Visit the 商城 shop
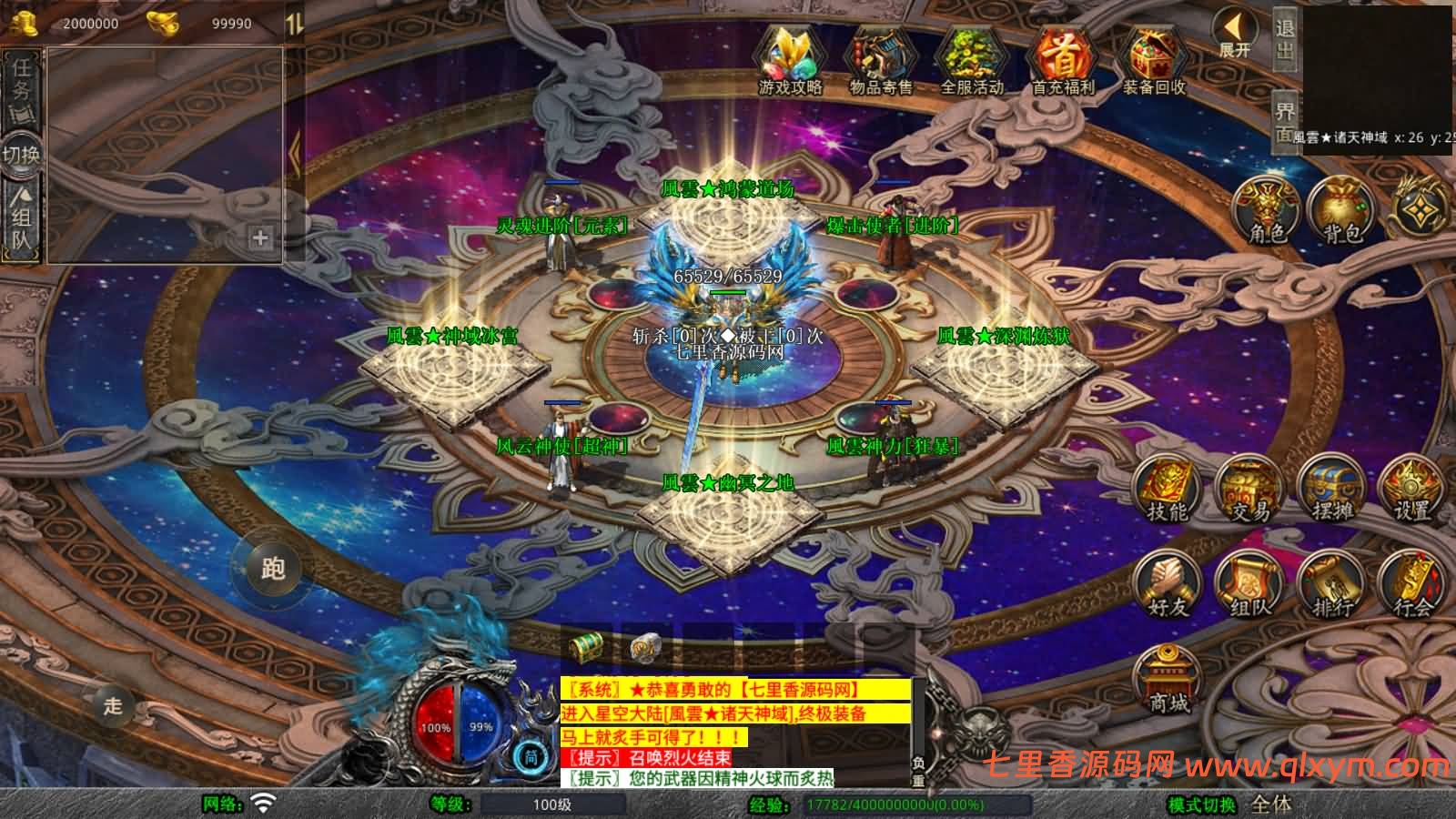Image resolution: width=1456 pixels, height=819 pixels. click(x=1168, y=680)
